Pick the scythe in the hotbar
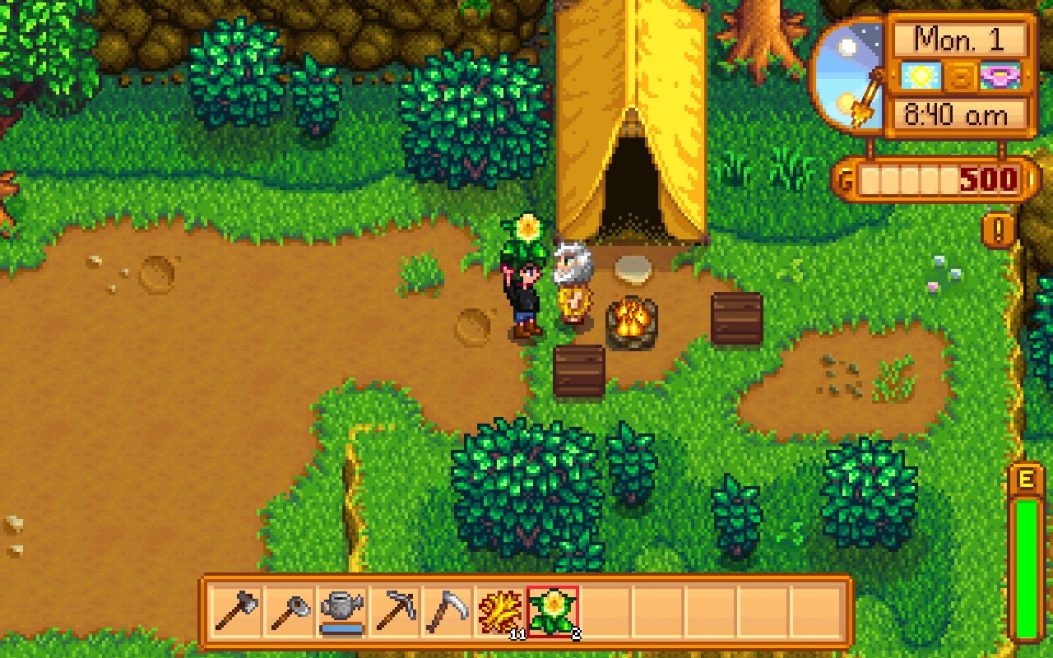Viewport: 1053px width, 658px height. coord(447,610)
